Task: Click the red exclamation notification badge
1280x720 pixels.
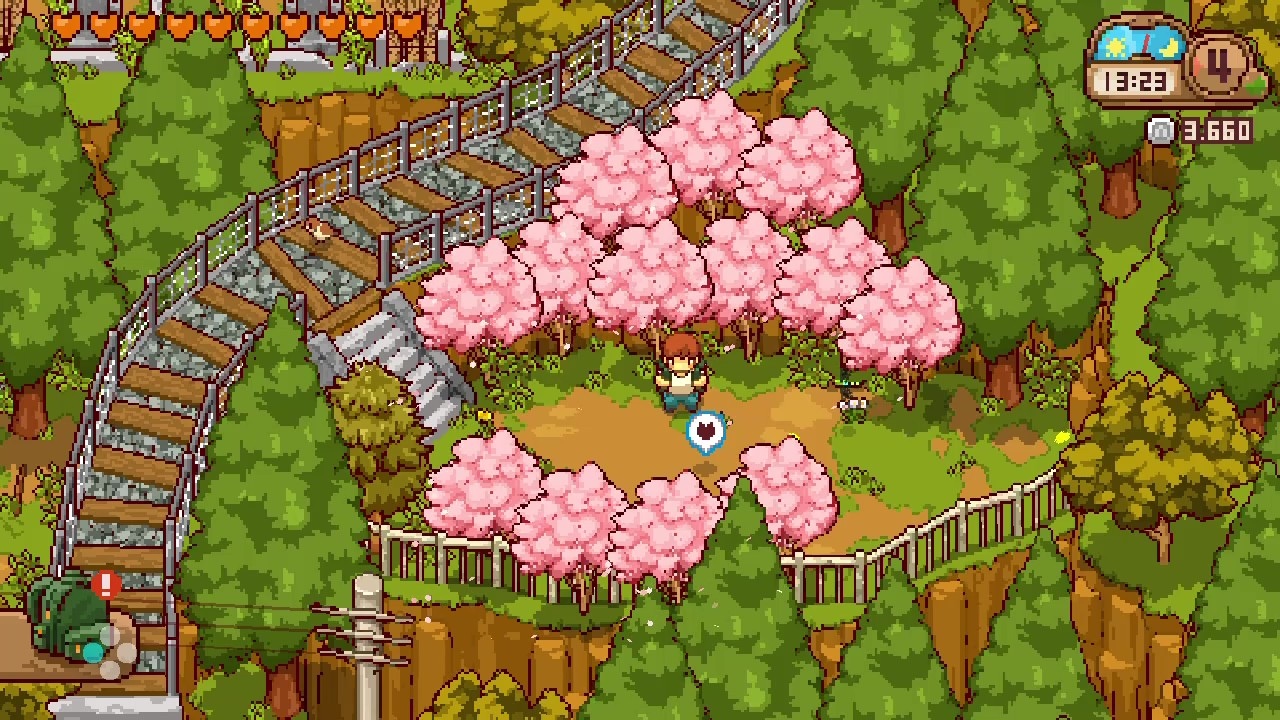Action: [106, 584]
